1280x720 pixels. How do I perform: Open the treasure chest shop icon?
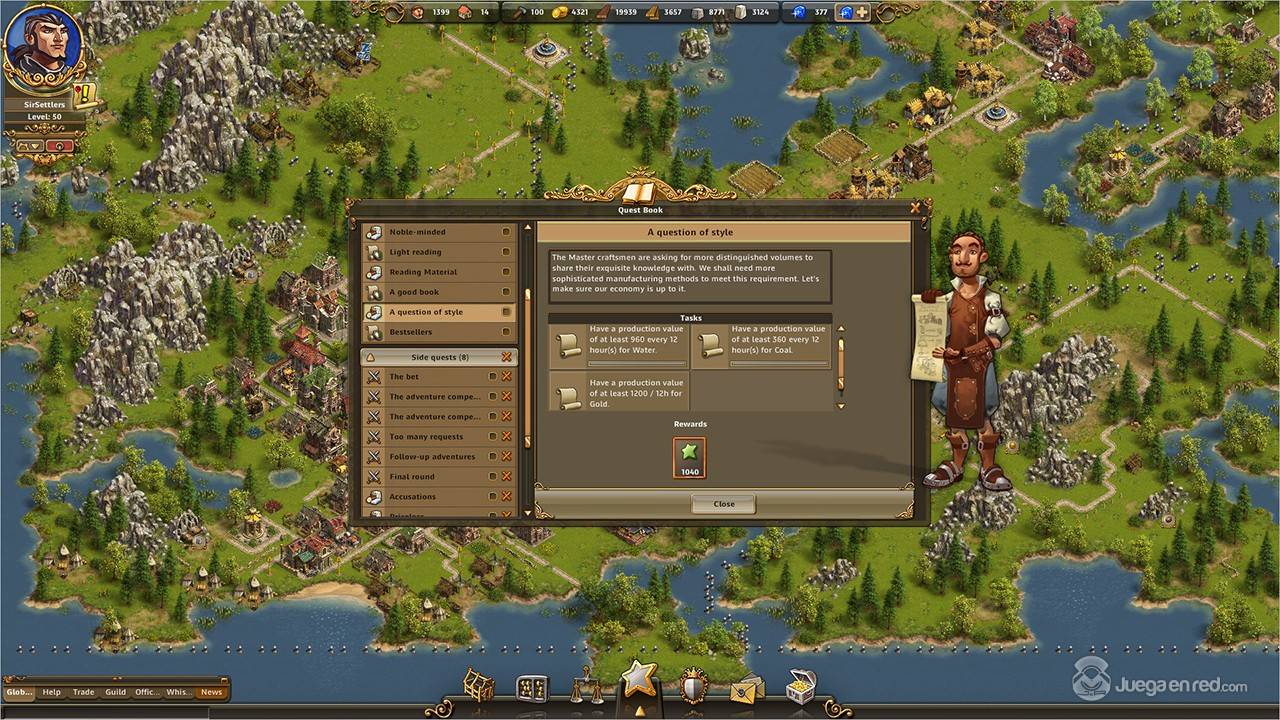pyautogui.click(x=800, y=686)
